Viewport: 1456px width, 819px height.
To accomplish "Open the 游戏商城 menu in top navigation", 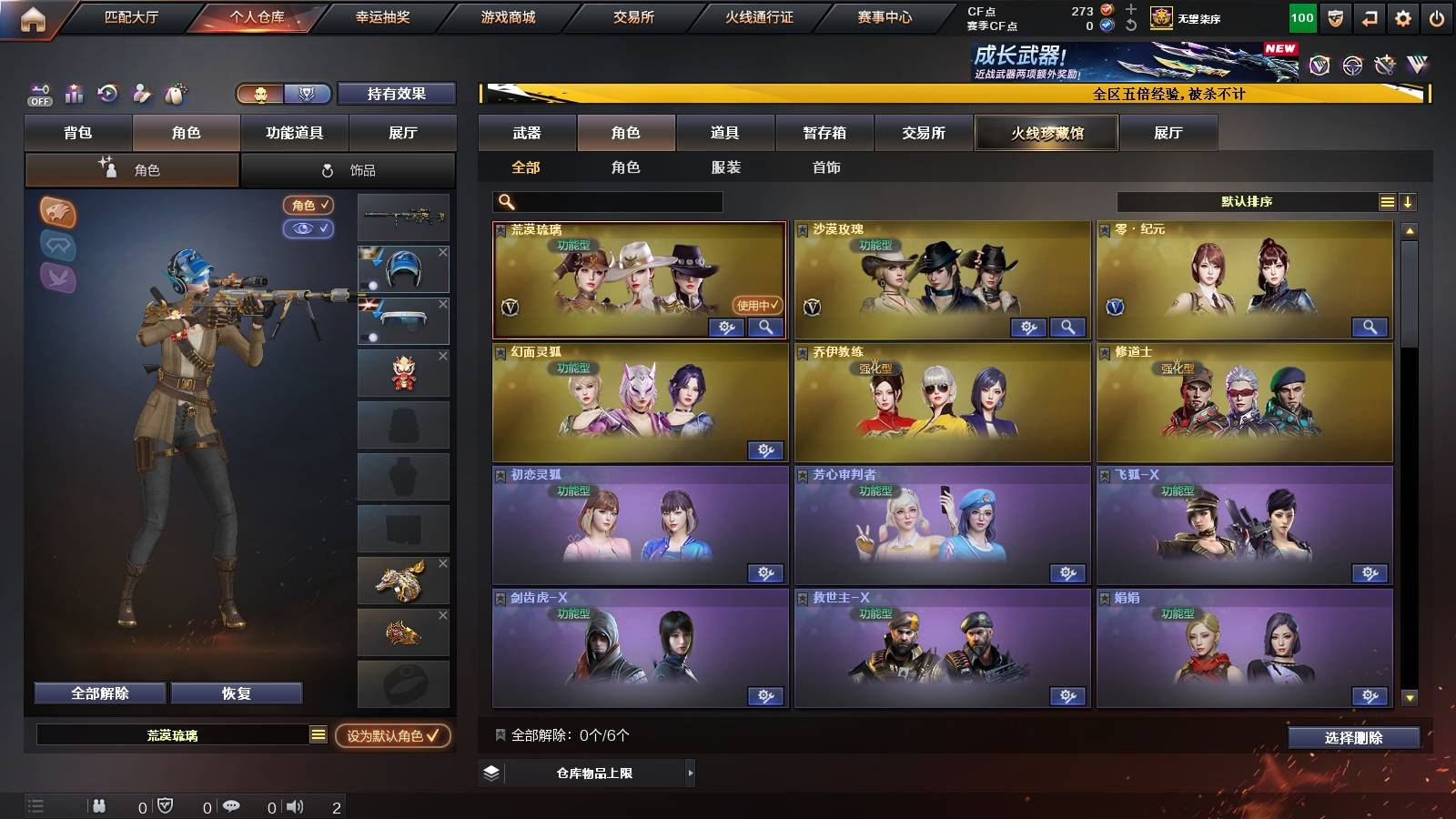I will [508, 15].
